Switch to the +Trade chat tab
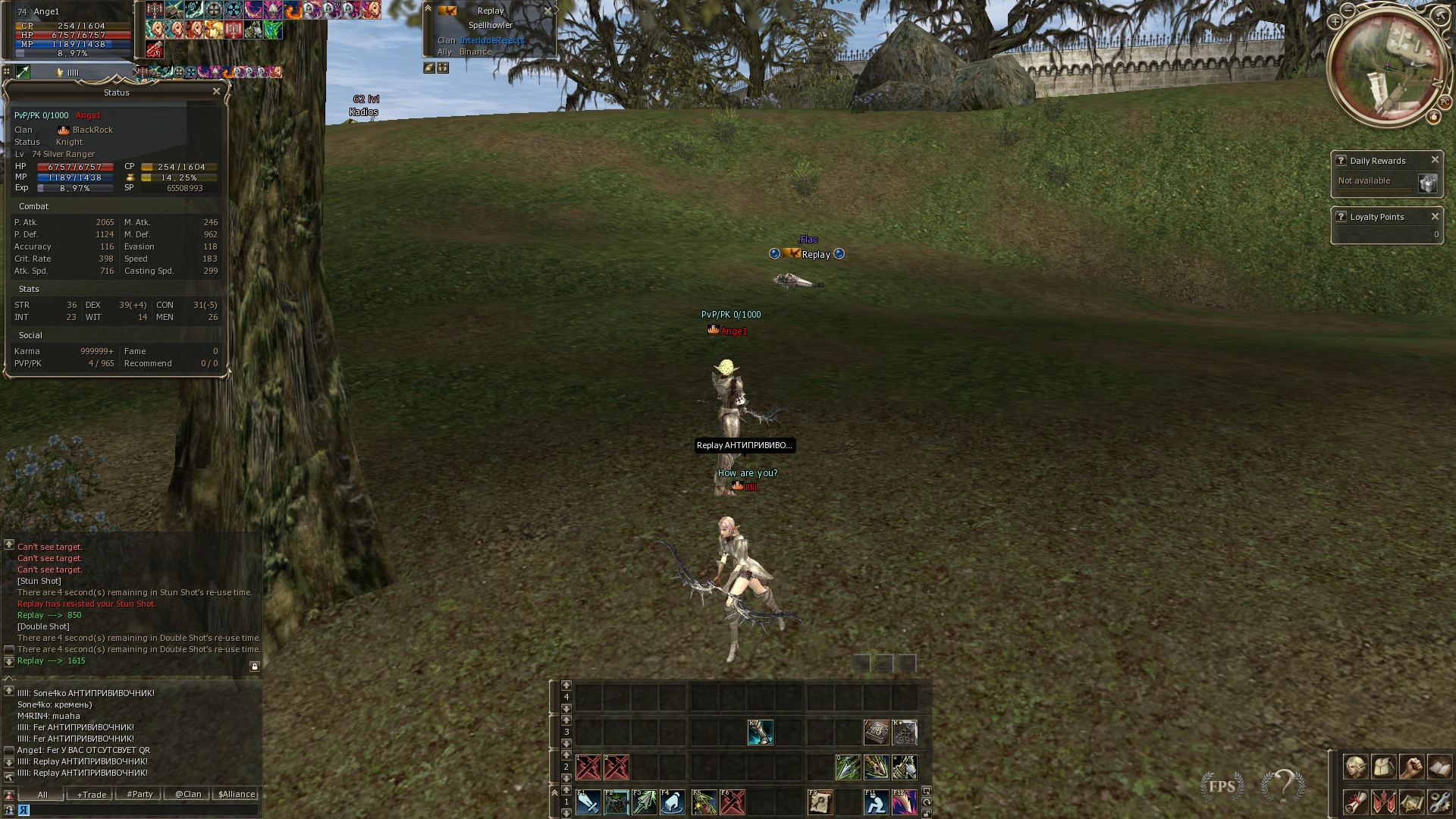The image size is (1456, 819). click(x=91, y=795)
